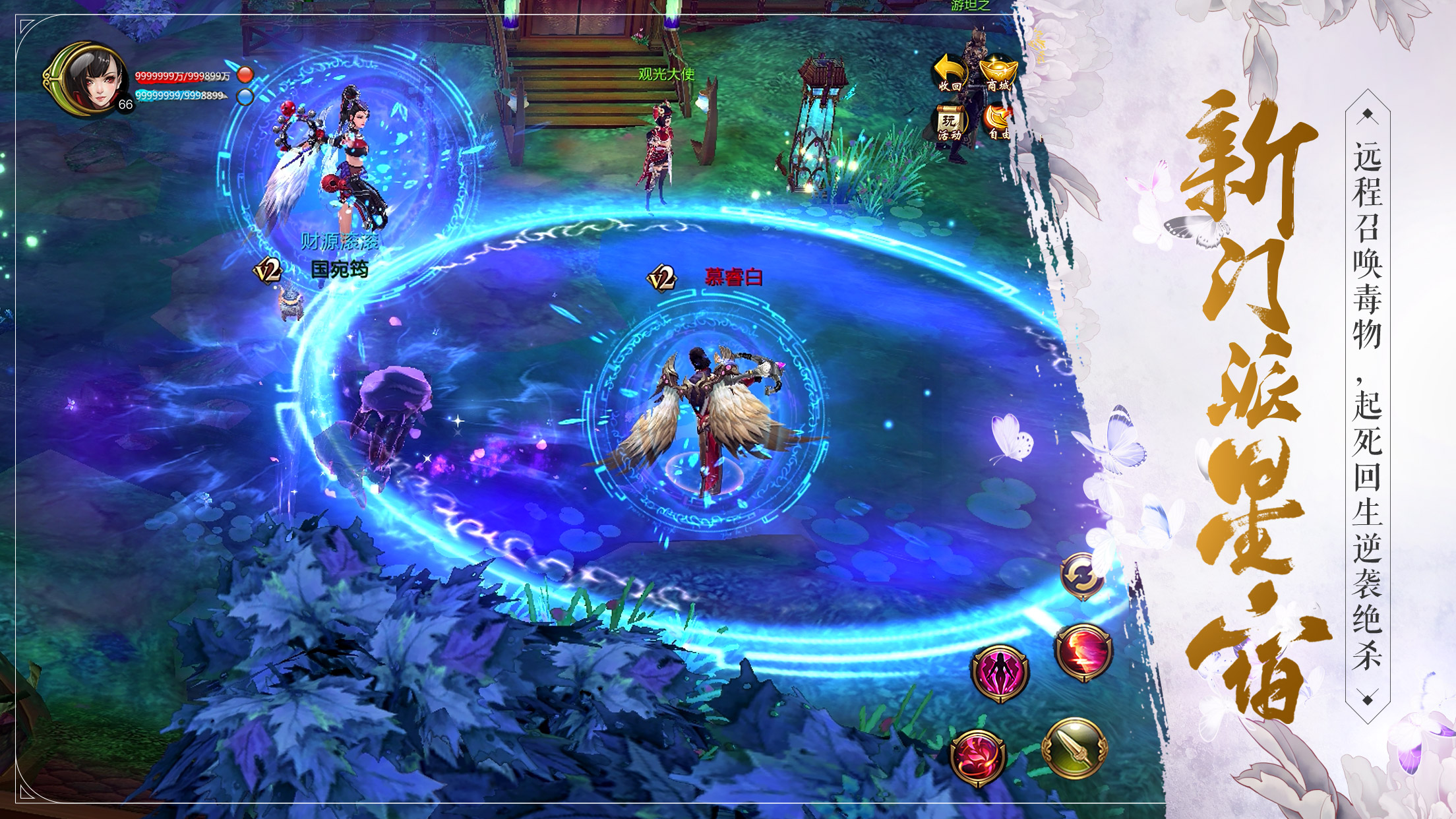Use the red health orb
This screenshot has height=819, width=1456.
point(245,74)
